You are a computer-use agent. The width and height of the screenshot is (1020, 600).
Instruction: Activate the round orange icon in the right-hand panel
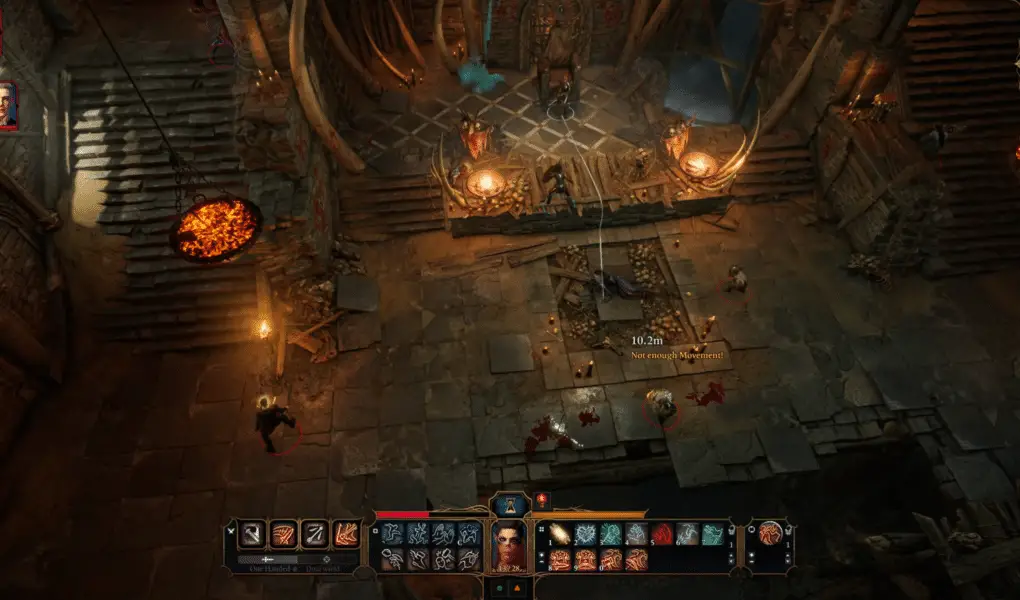(770, 534)
